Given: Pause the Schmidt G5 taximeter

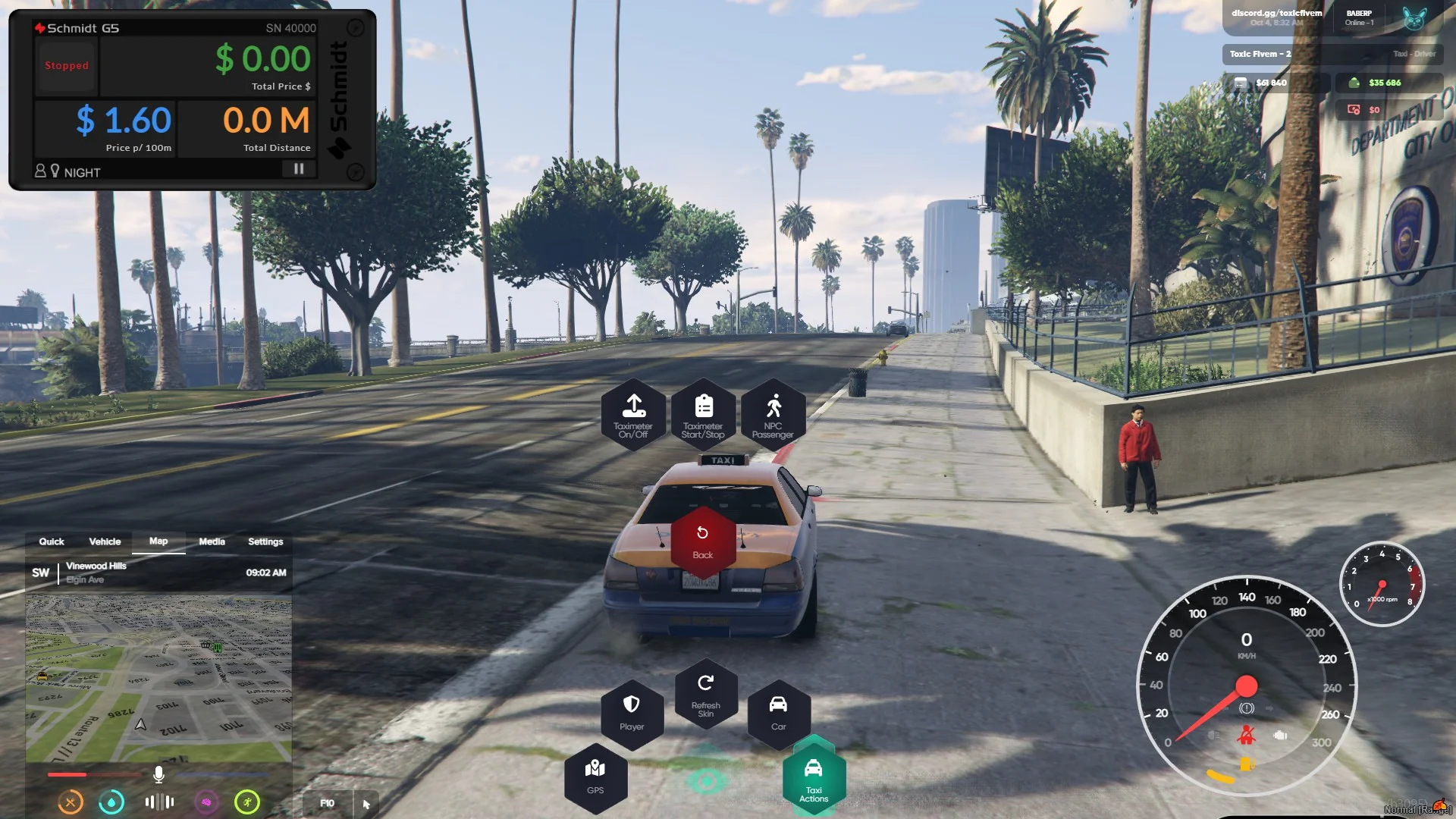Looking at the screenshot, I should point(299,169).
